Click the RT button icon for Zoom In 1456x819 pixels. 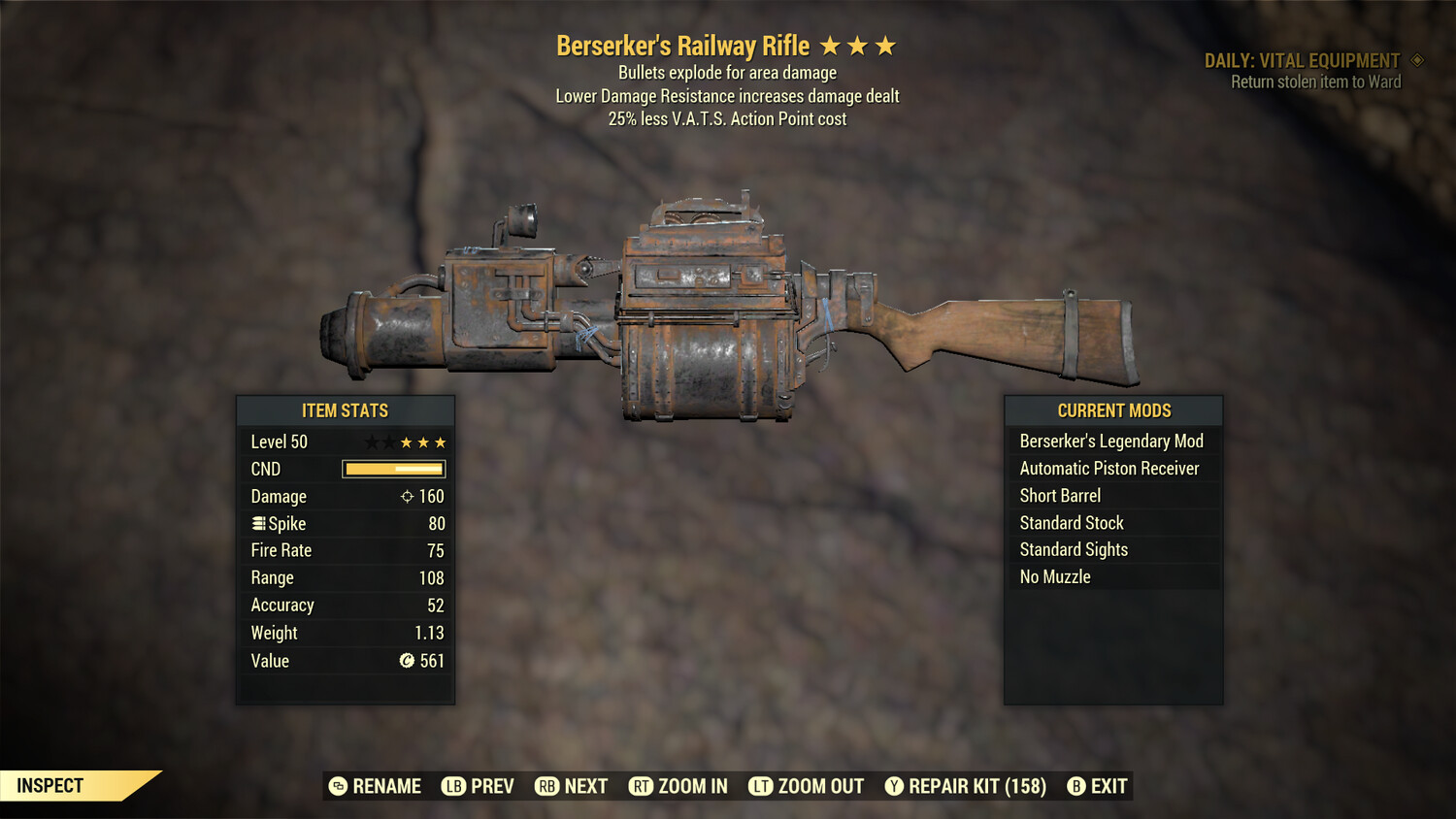[642, 786]
